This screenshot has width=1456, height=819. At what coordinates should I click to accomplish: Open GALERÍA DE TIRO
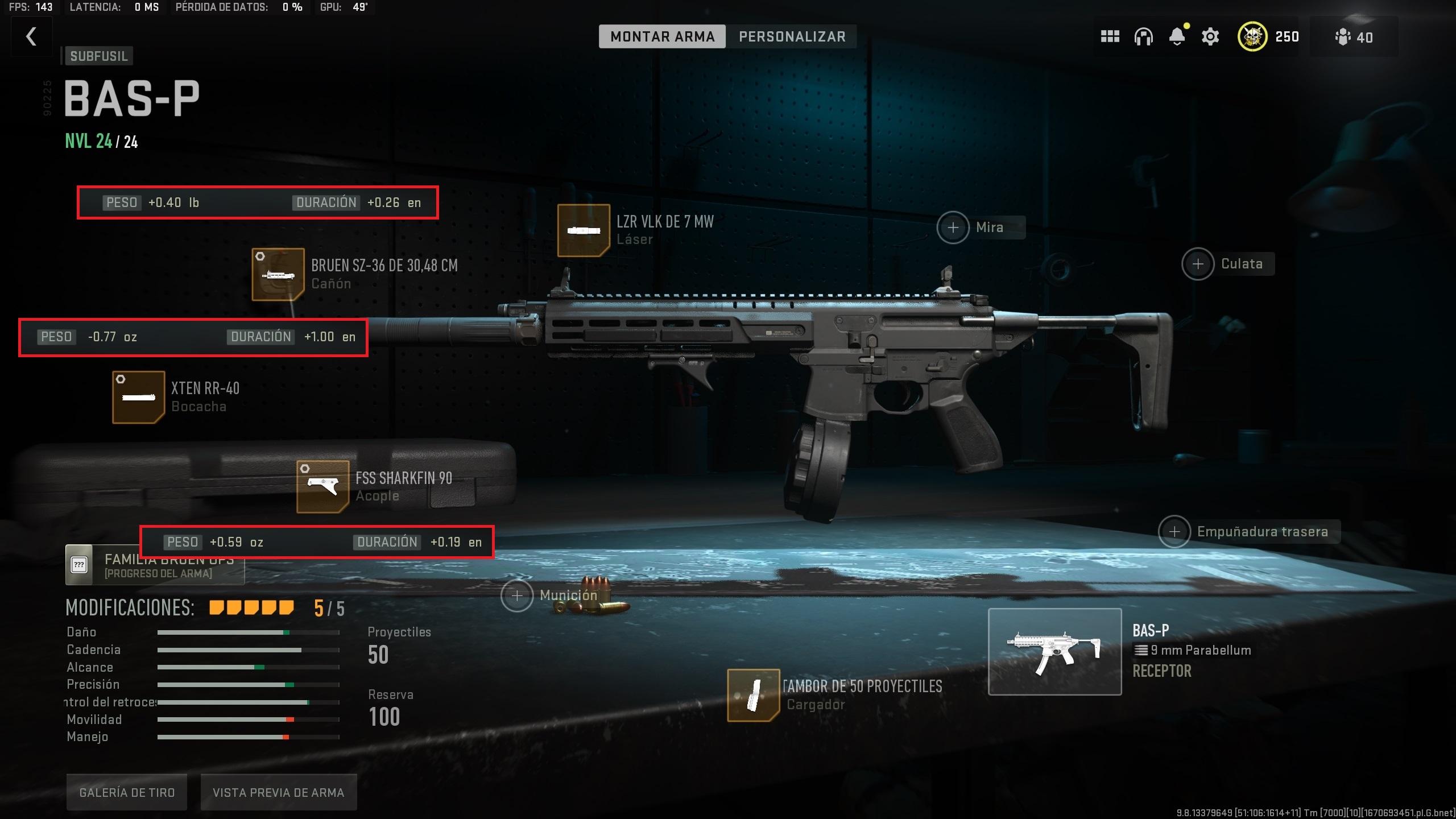tap(126, 791)
